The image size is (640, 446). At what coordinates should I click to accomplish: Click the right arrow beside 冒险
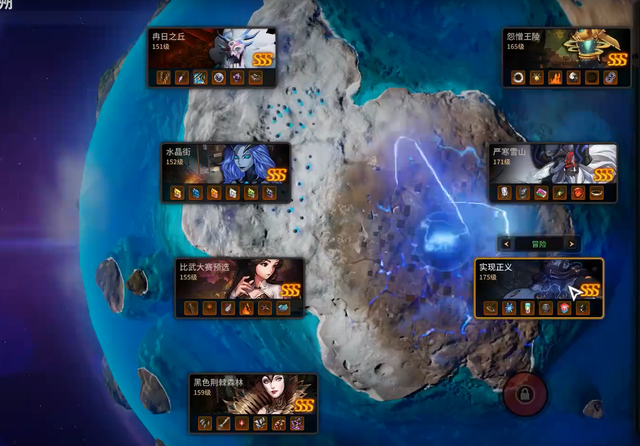coord(570,243)
